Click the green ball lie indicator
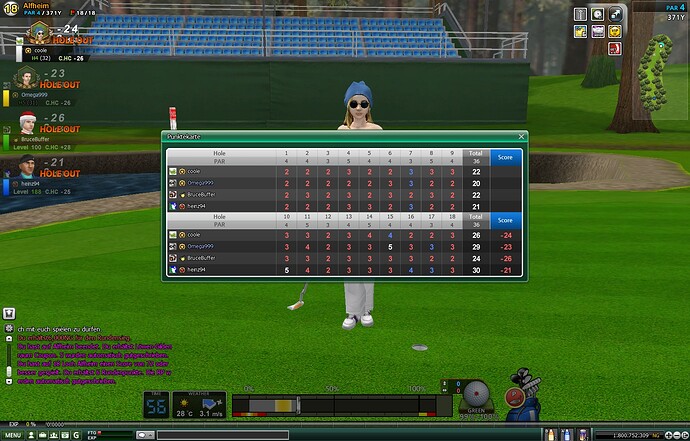This screenshot has height=441, width=690. point(478,394)
